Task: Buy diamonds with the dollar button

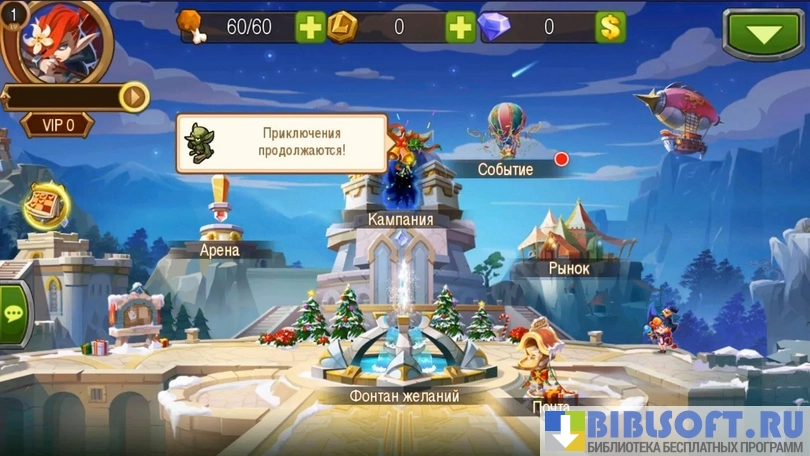Action: [610, 27]
